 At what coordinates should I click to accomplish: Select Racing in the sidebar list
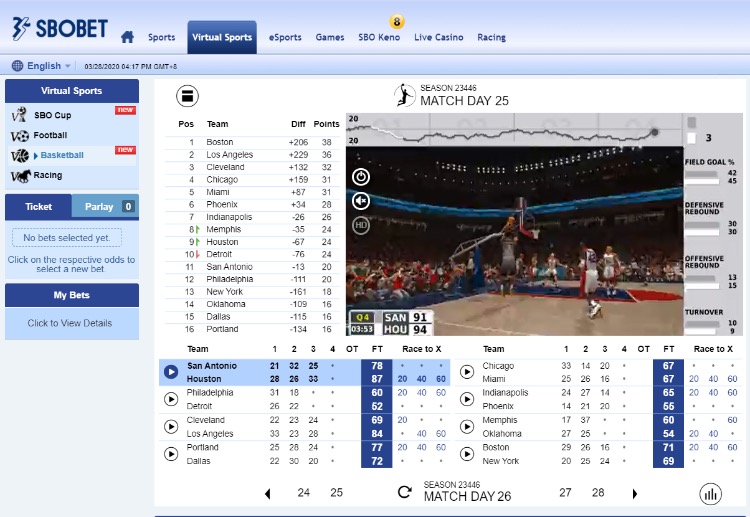point(47,175)
